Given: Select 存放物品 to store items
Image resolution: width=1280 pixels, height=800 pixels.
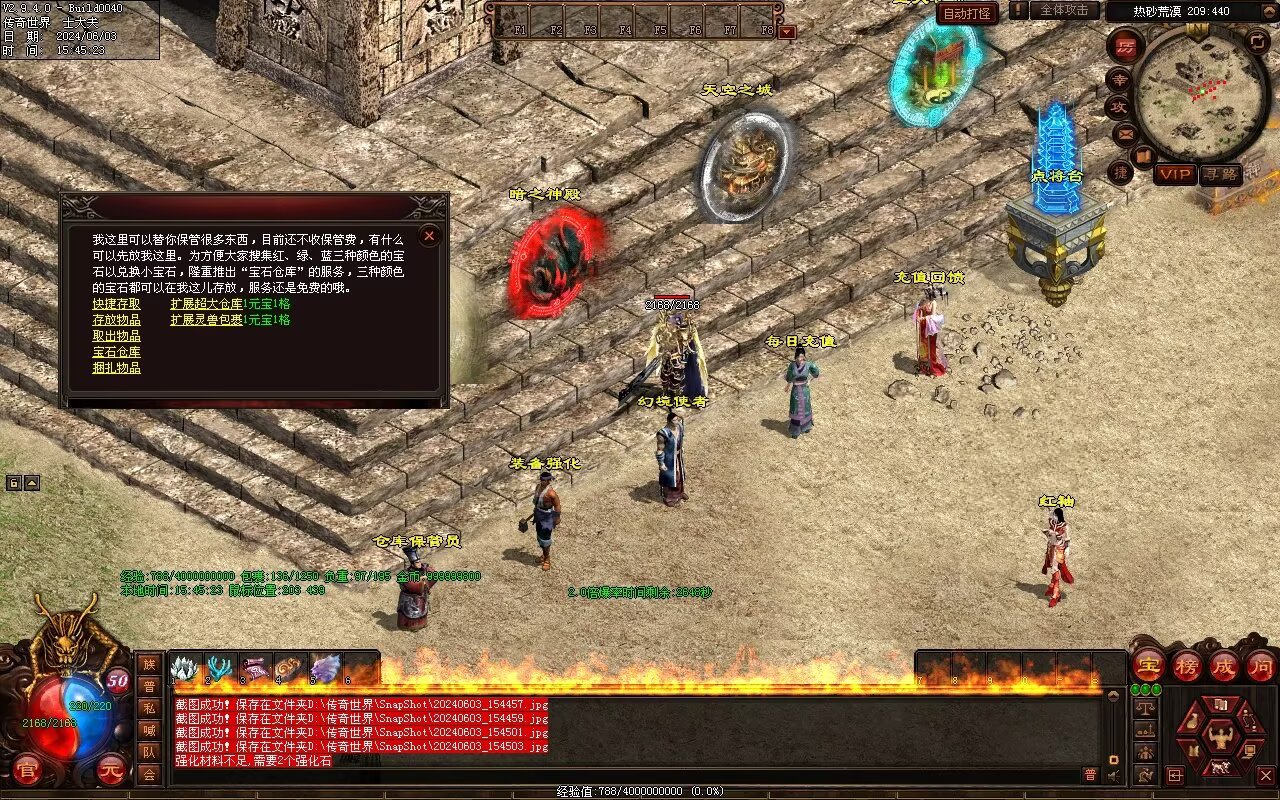Looking at the screenshot, I should tap(116, 320).
